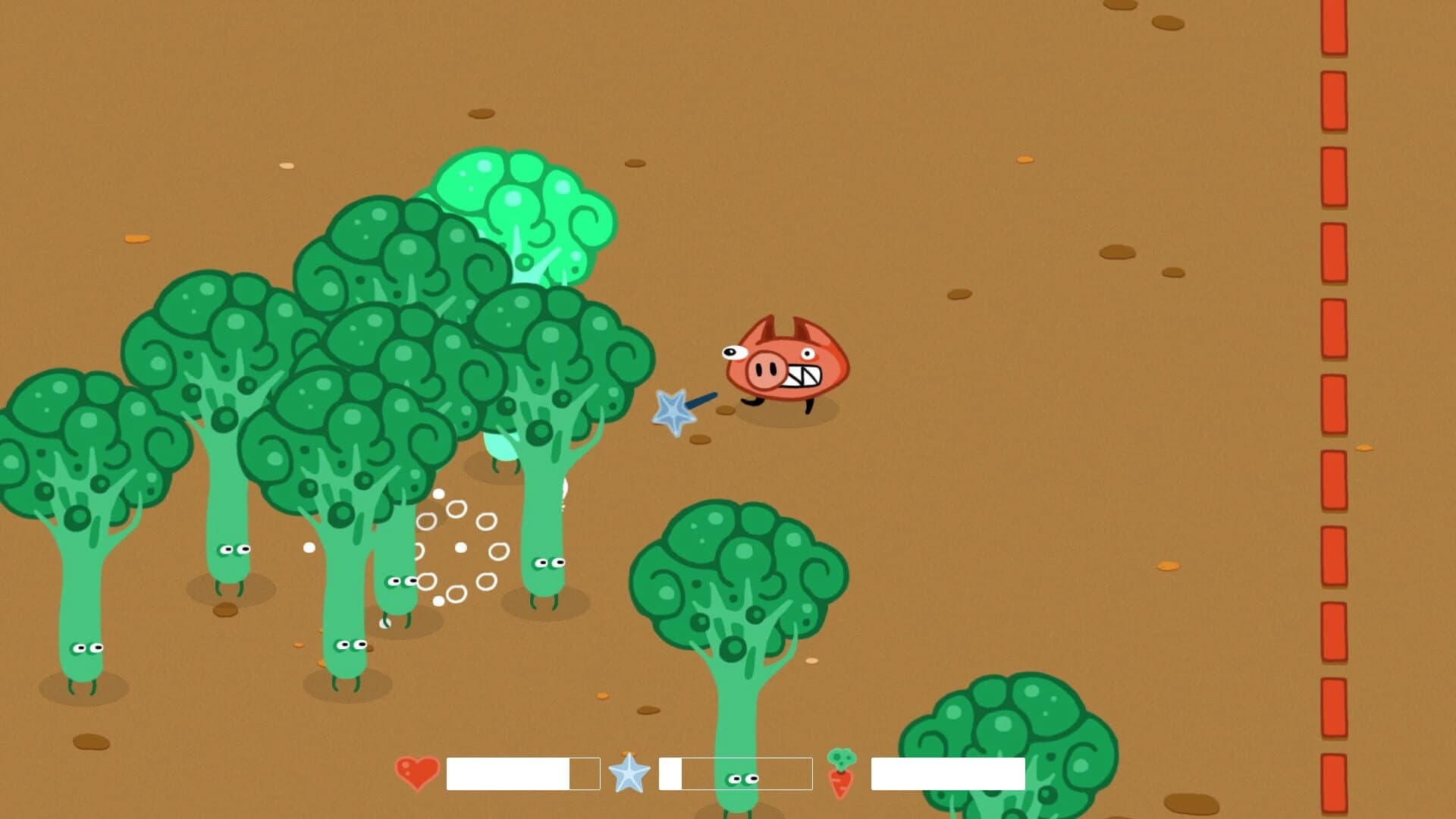Click the bar beside the carrot icon
Image resolution: width=1456 pixels, height=819 pixels.
click(946, 774)
